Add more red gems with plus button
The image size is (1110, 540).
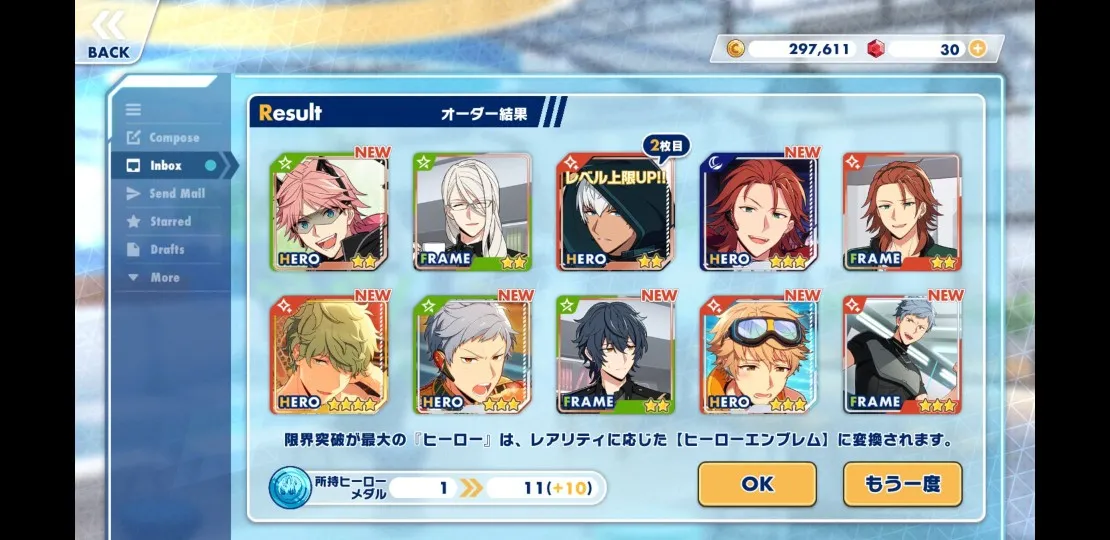(x=977, y=49)
